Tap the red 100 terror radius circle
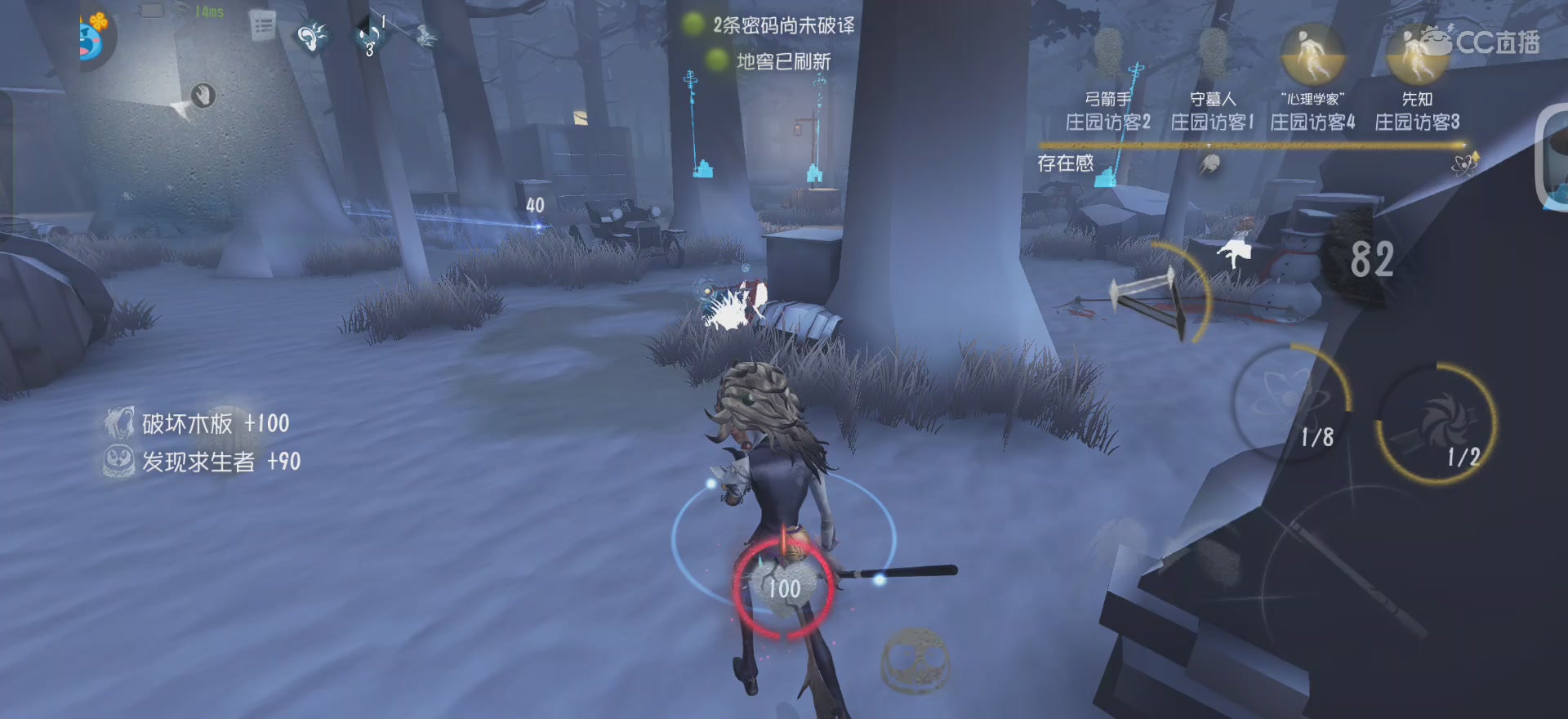1568x719 pixels. click(782, 587)
